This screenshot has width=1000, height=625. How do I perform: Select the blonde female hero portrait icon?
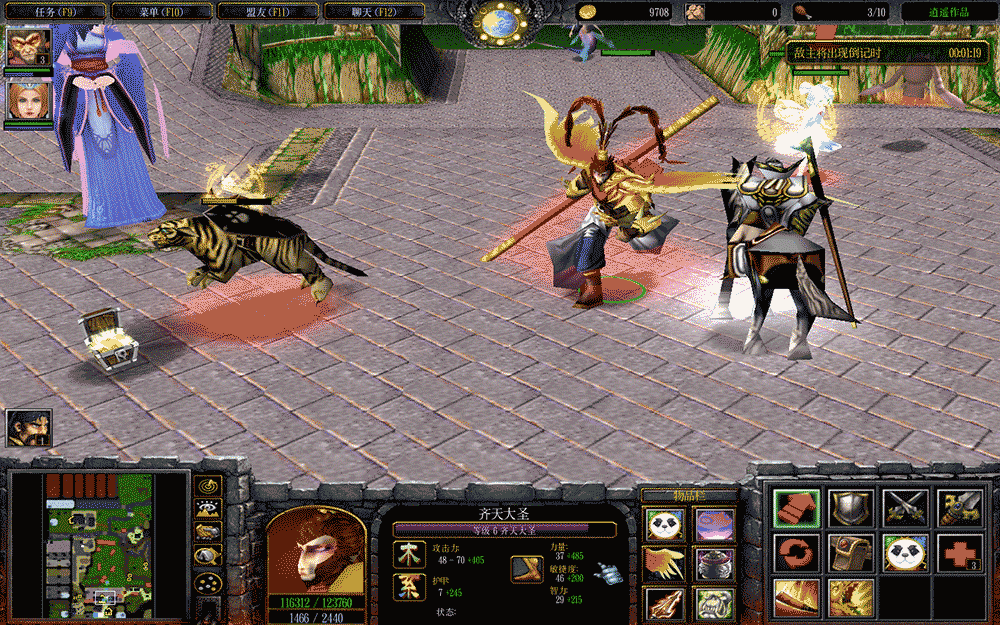28,99
